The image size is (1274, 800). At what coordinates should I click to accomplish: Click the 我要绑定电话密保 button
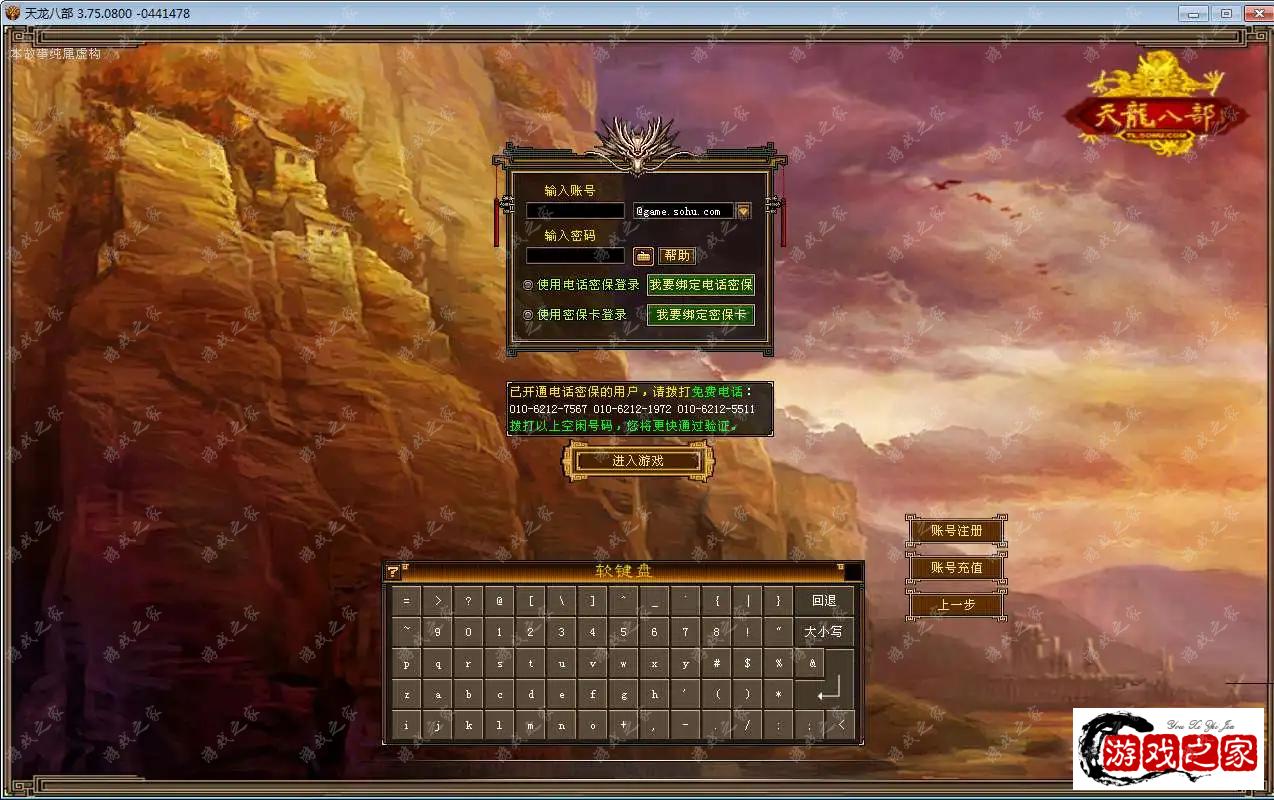[x=701, y=285]
